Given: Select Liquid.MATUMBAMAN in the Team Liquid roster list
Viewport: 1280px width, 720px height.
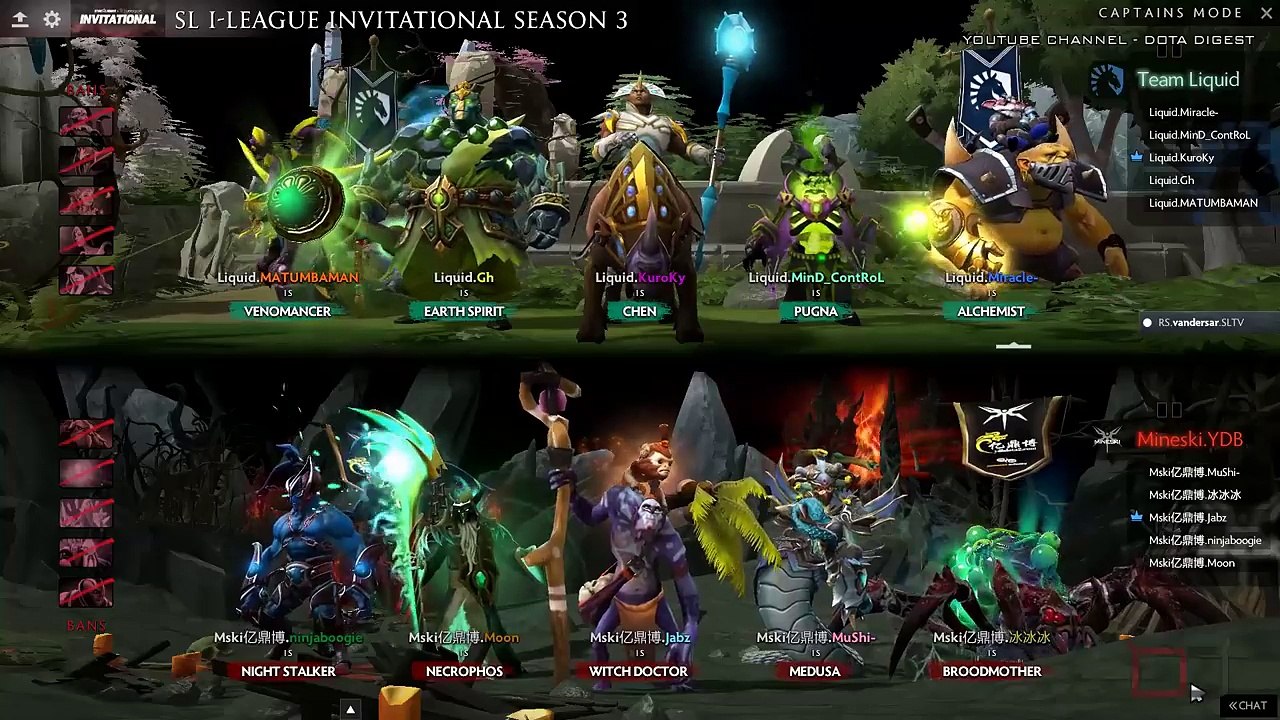Looking at the screenshot, I should (1203, 203).
